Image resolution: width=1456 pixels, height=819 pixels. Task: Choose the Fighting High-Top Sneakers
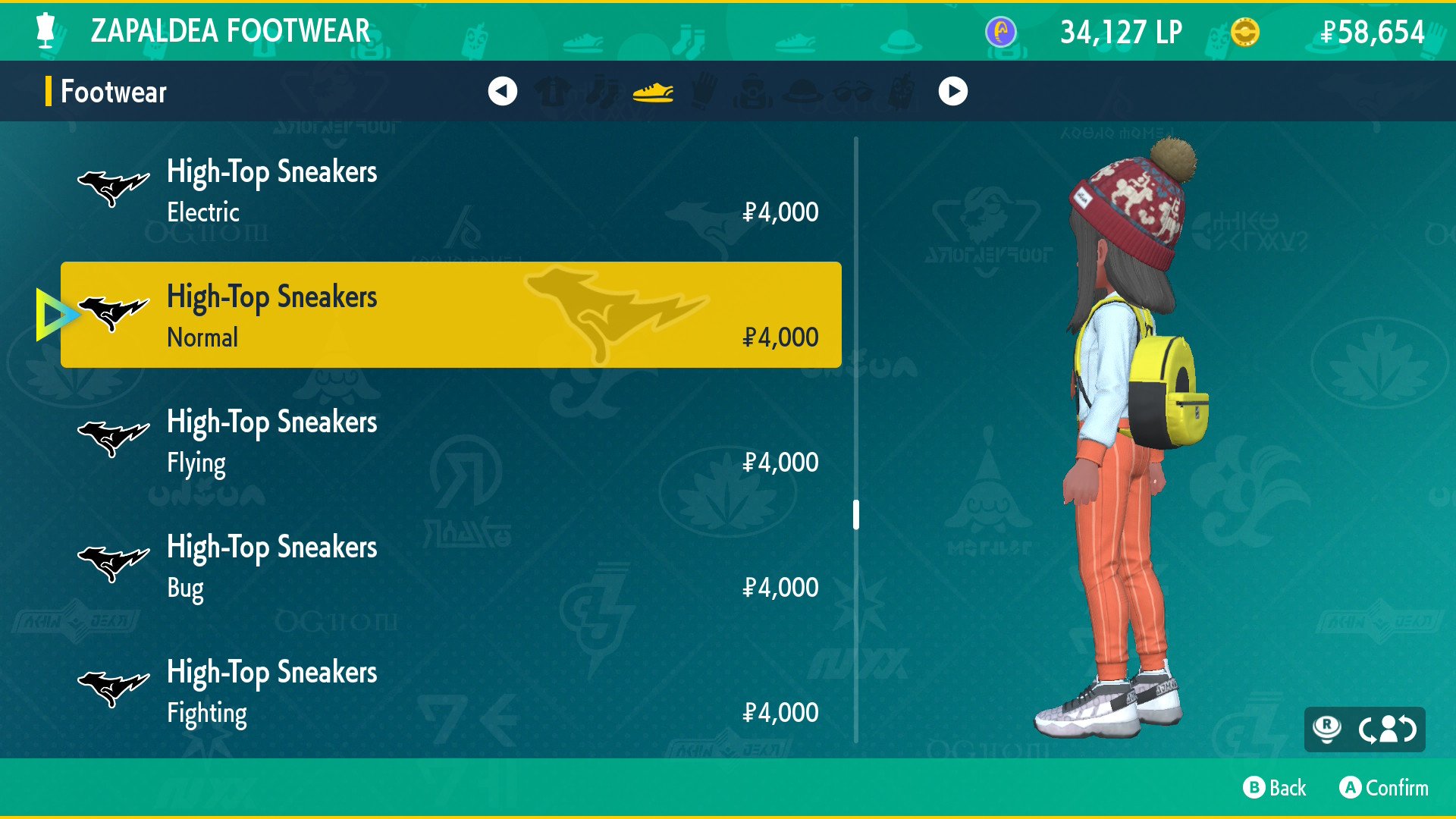pos(450,692)
